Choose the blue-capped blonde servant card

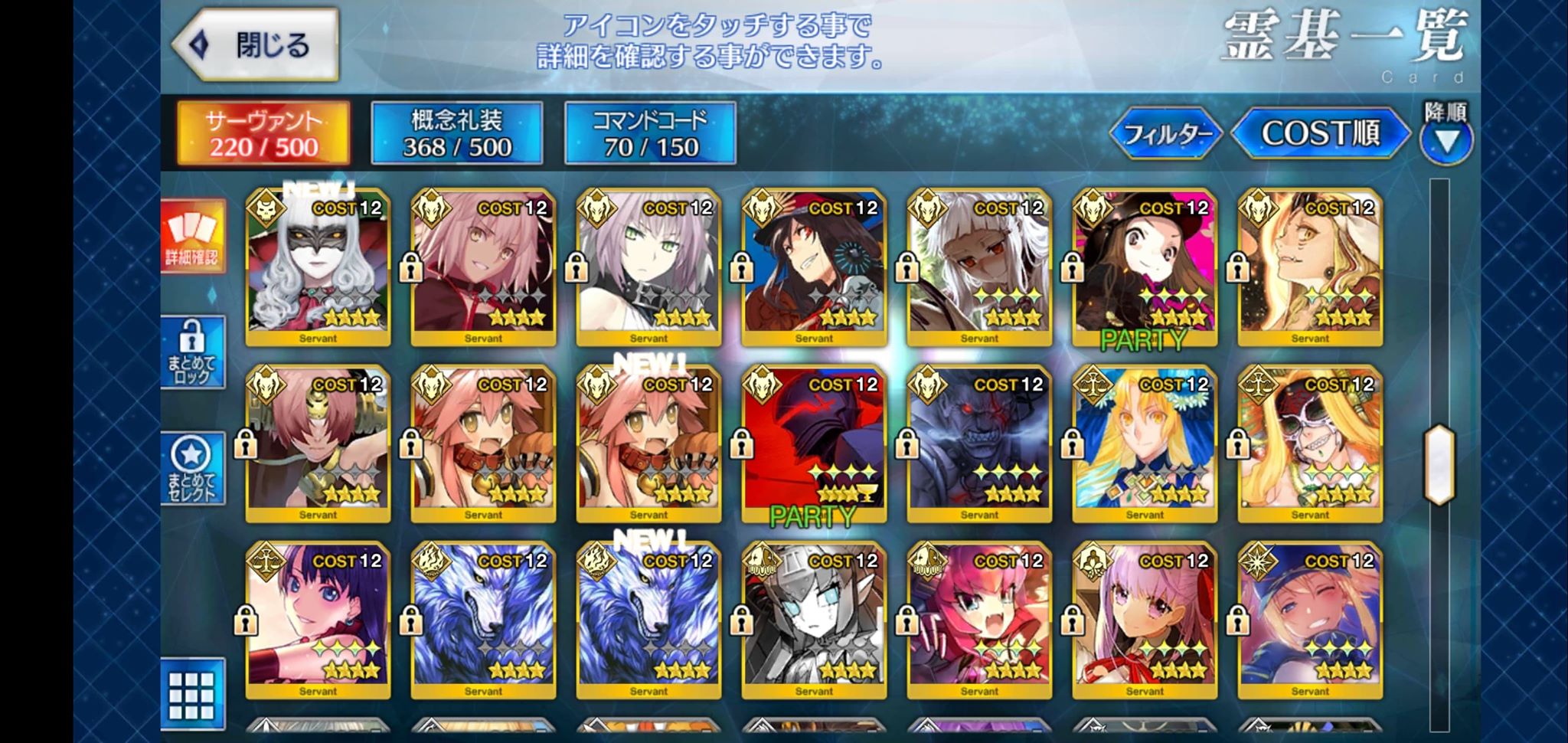click(1310, 620)
